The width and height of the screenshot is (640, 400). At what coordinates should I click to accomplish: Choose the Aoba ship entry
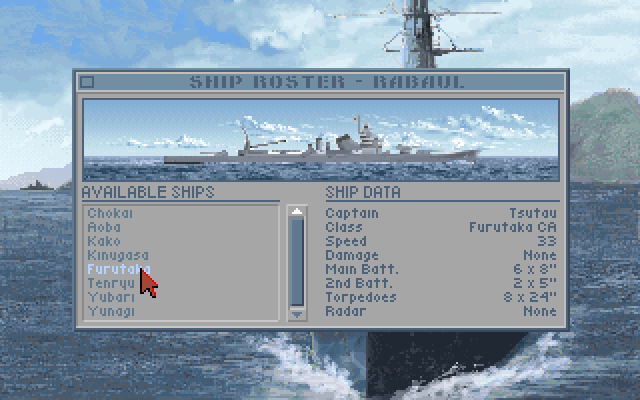(x=105, y=227)
